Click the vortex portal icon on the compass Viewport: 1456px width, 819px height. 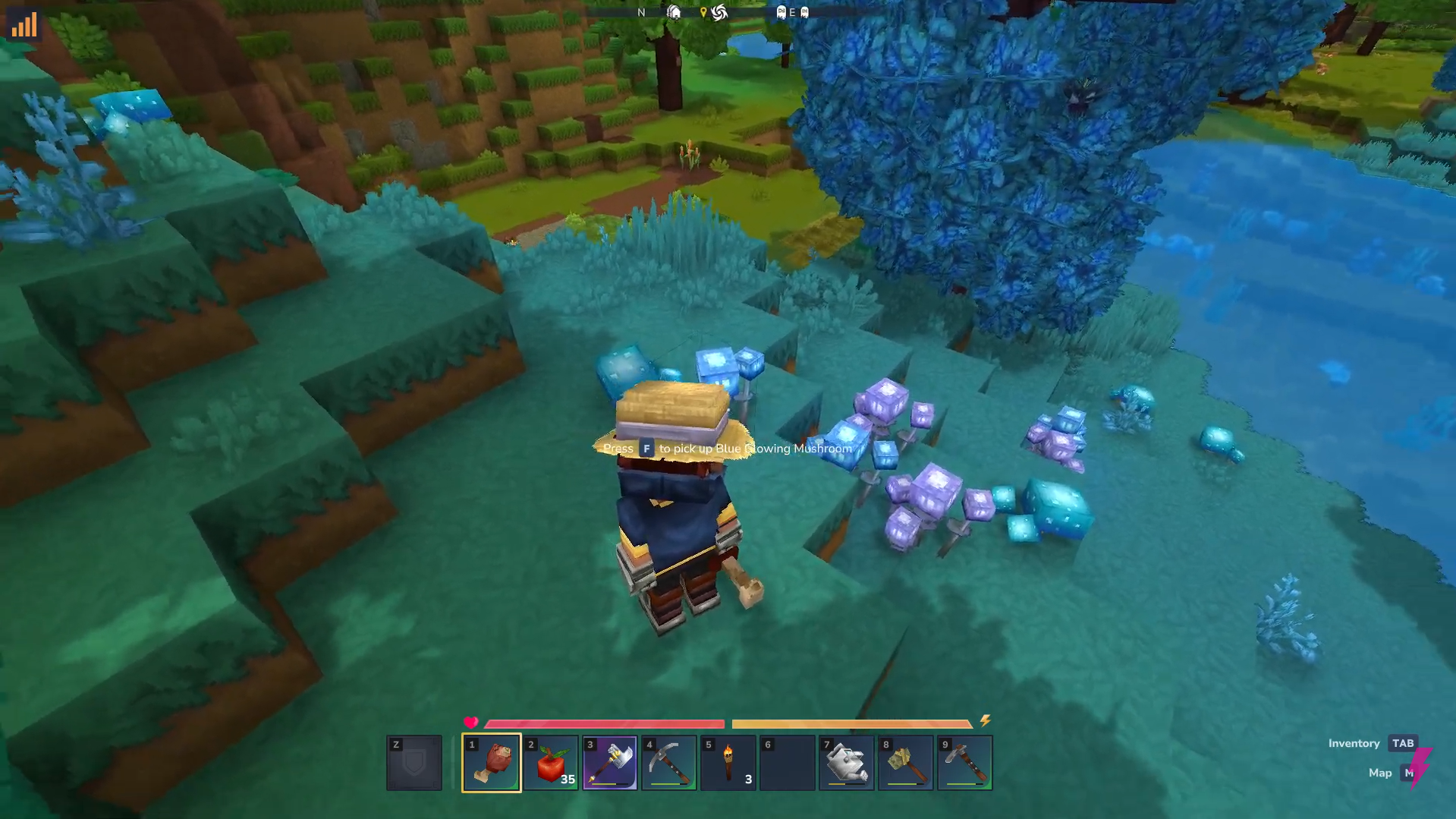coord(719,11)
